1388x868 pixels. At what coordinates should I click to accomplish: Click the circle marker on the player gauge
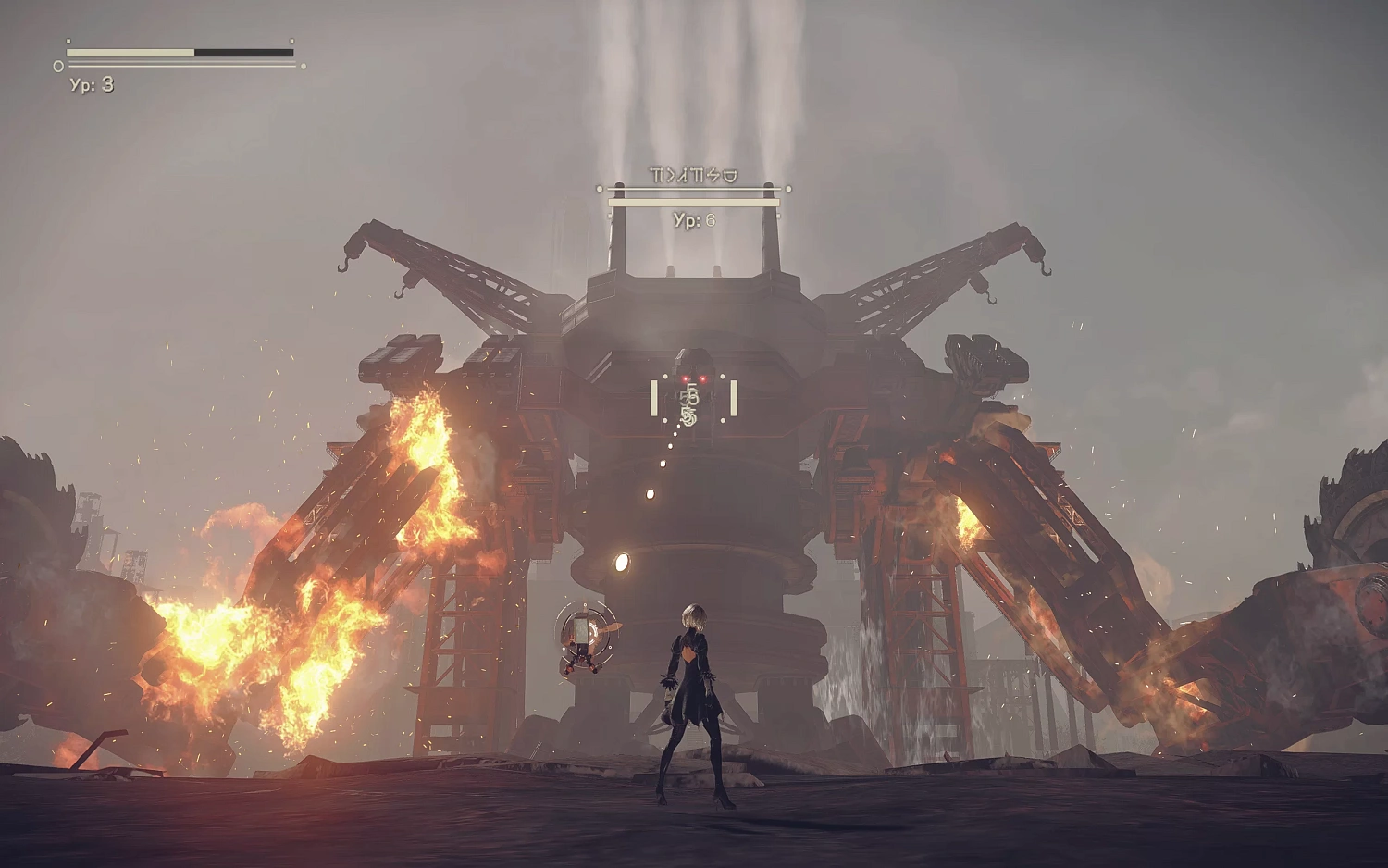click(x=57, y=66)
